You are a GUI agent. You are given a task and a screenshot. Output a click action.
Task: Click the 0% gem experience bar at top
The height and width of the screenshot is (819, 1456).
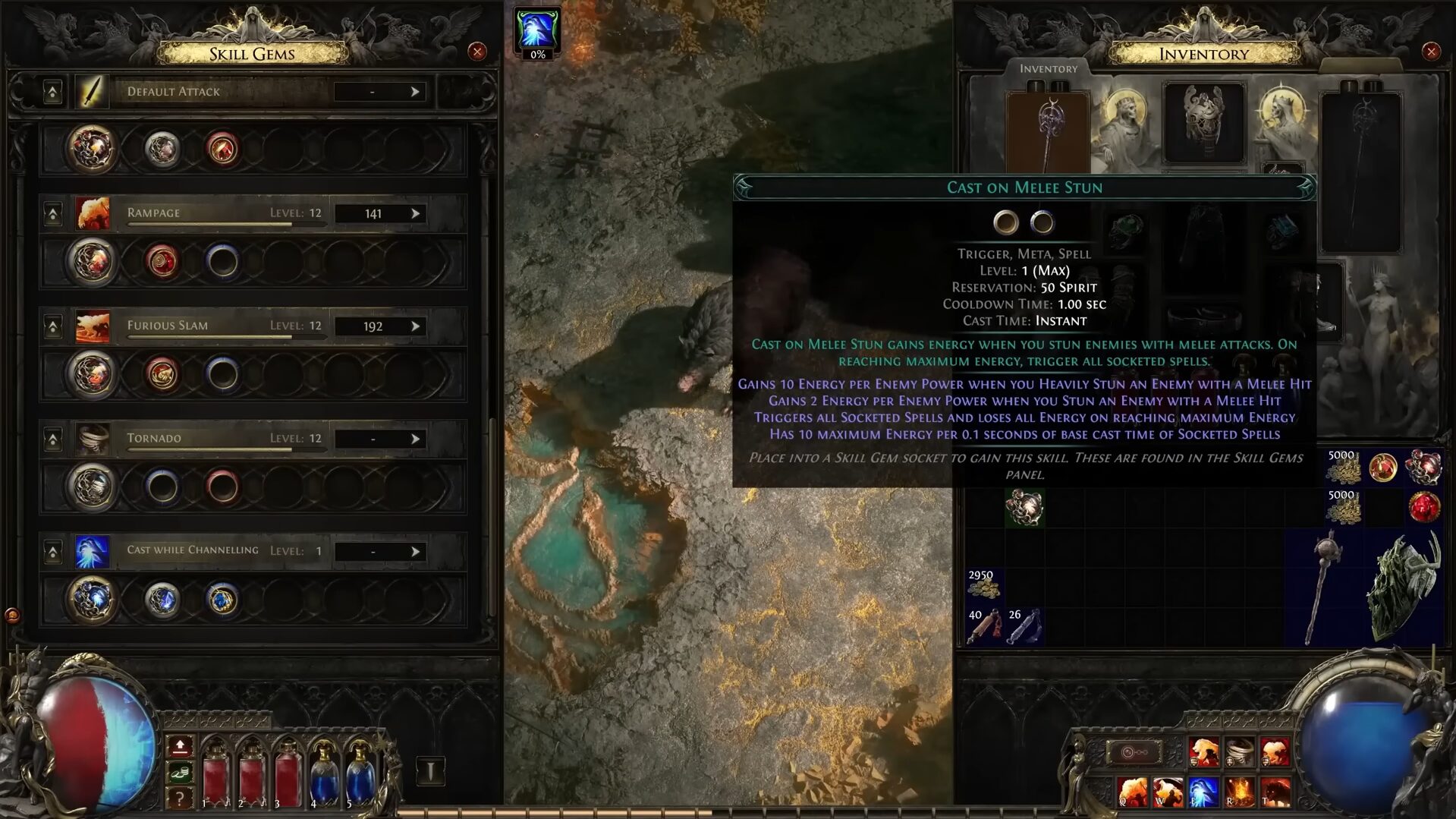coord(537,53)
